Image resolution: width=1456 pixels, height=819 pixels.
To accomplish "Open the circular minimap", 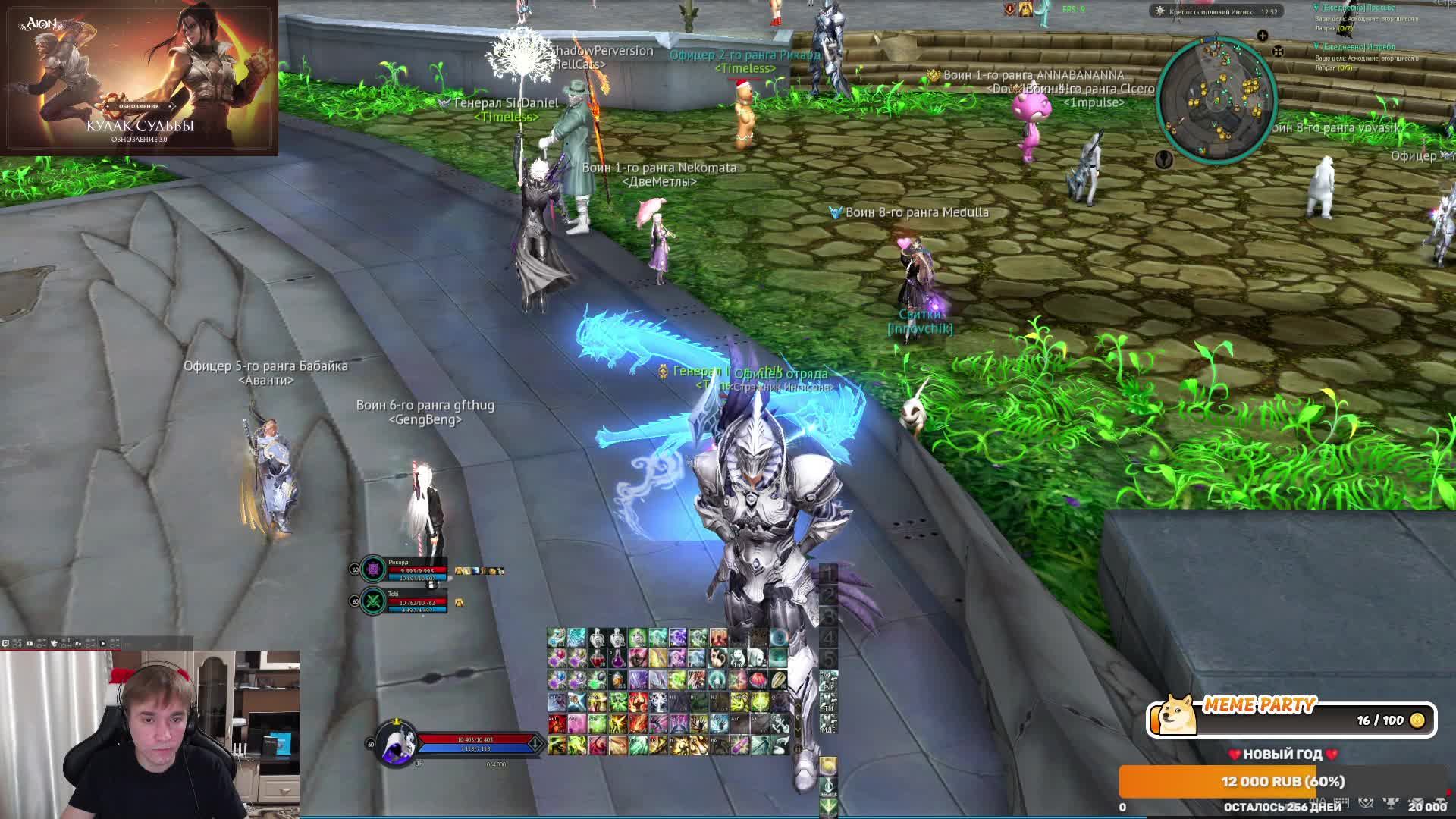I will pyautogui.click(x=1216, y=99).
